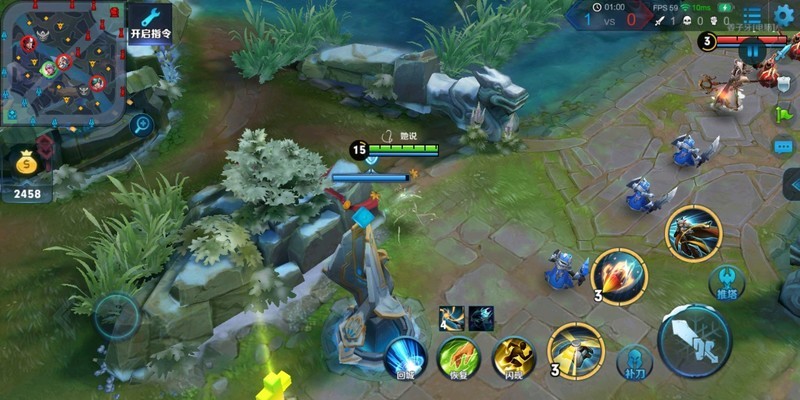
Task: Activate the 回城 recall ability
Action: [405, 357]
